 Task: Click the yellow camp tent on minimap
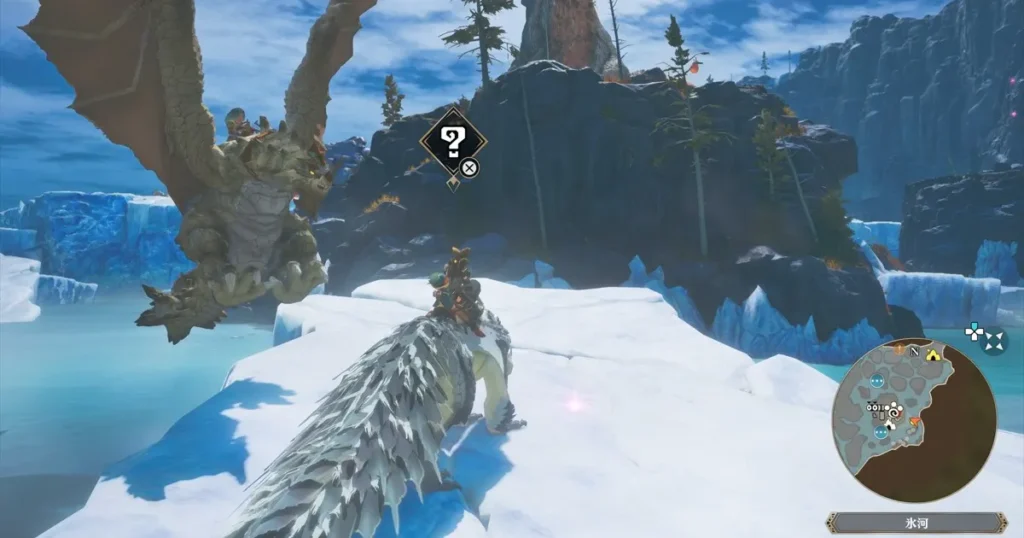(933, 354)
